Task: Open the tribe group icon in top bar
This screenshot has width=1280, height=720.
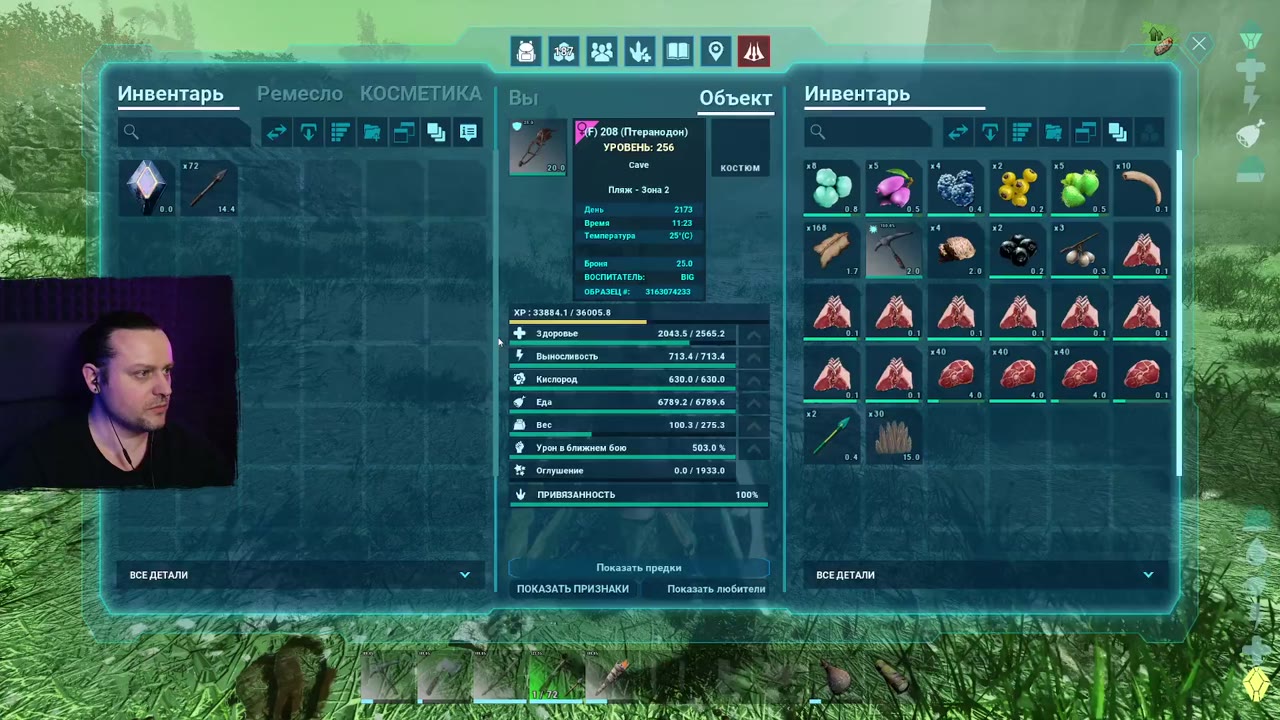Action: coord(602,52)
